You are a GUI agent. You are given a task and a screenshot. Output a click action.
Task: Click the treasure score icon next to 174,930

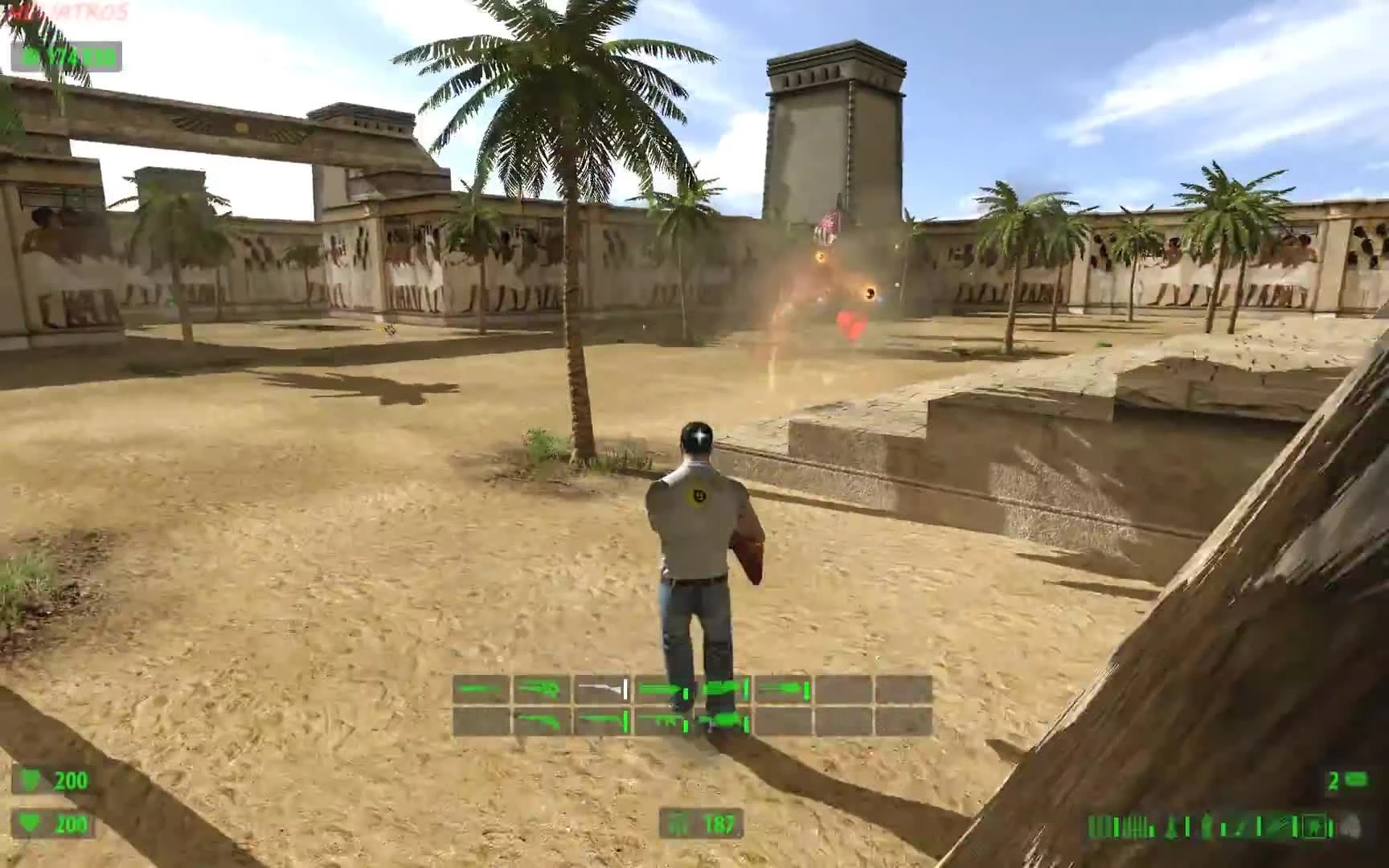pyautogui.click(x=32, y=57)
